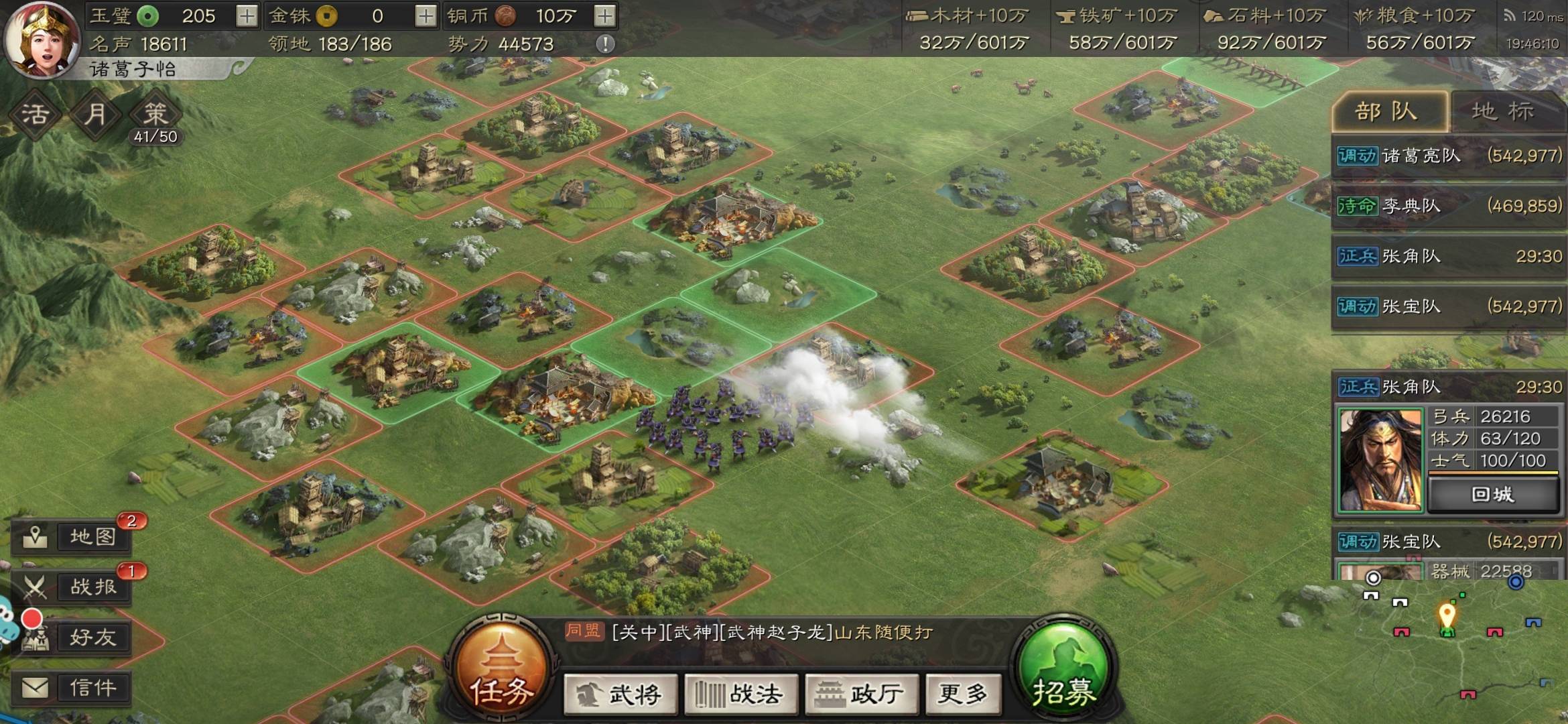Image resolution: width=1568 pixels, height=724 pixels.
Task: Open the 地图 map button
Action: coord(72,536)
